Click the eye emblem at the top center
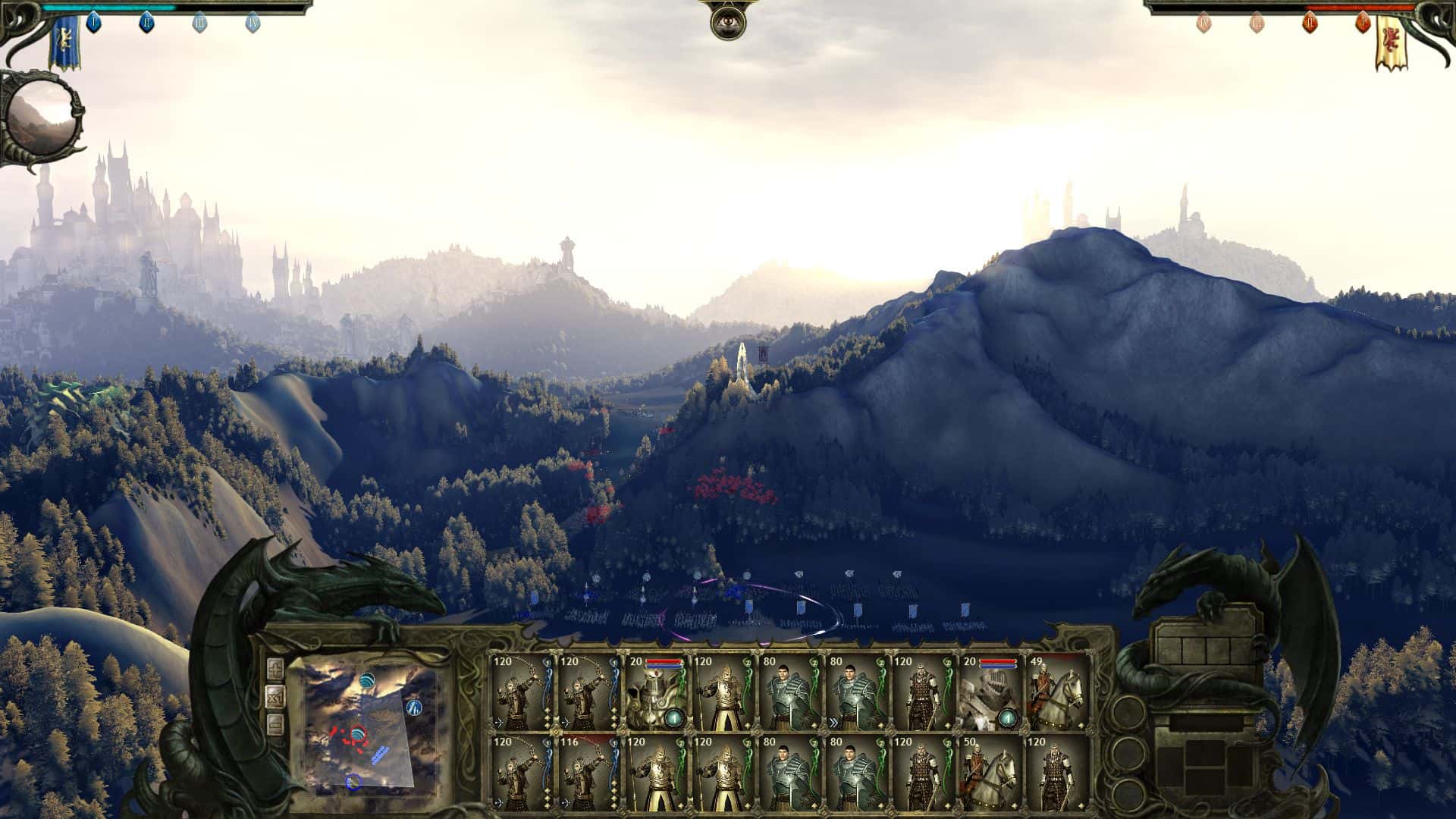 click(728, 23)
